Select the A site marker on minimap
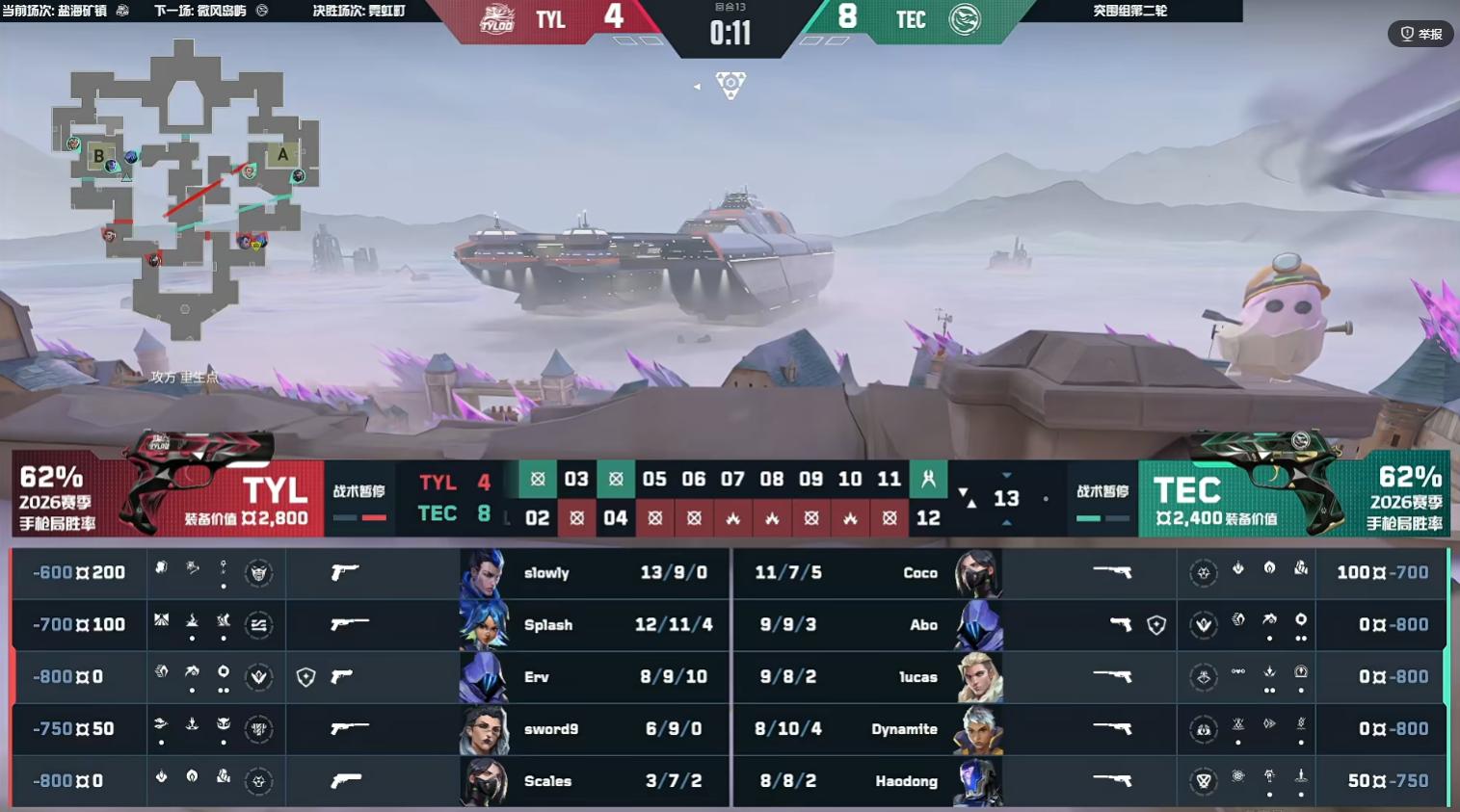1460x812 pixels. [x=282, y=154]
